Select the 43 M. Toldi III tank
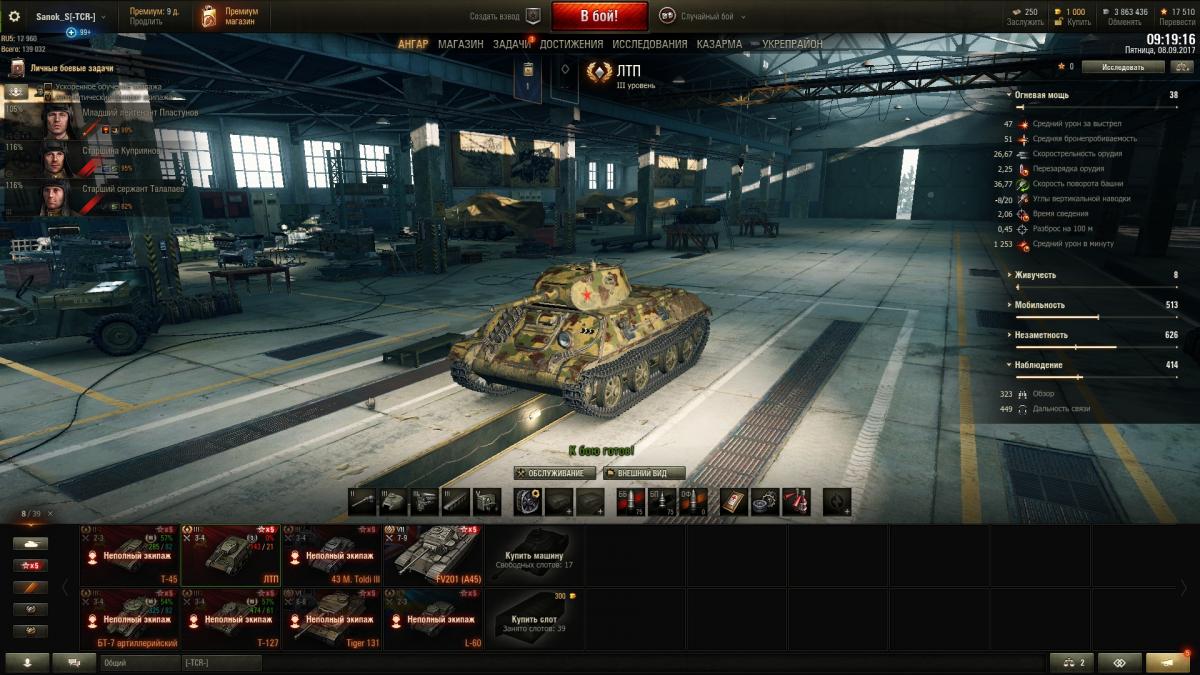Viewport: 1200px width, 675px height. point(332,555)
